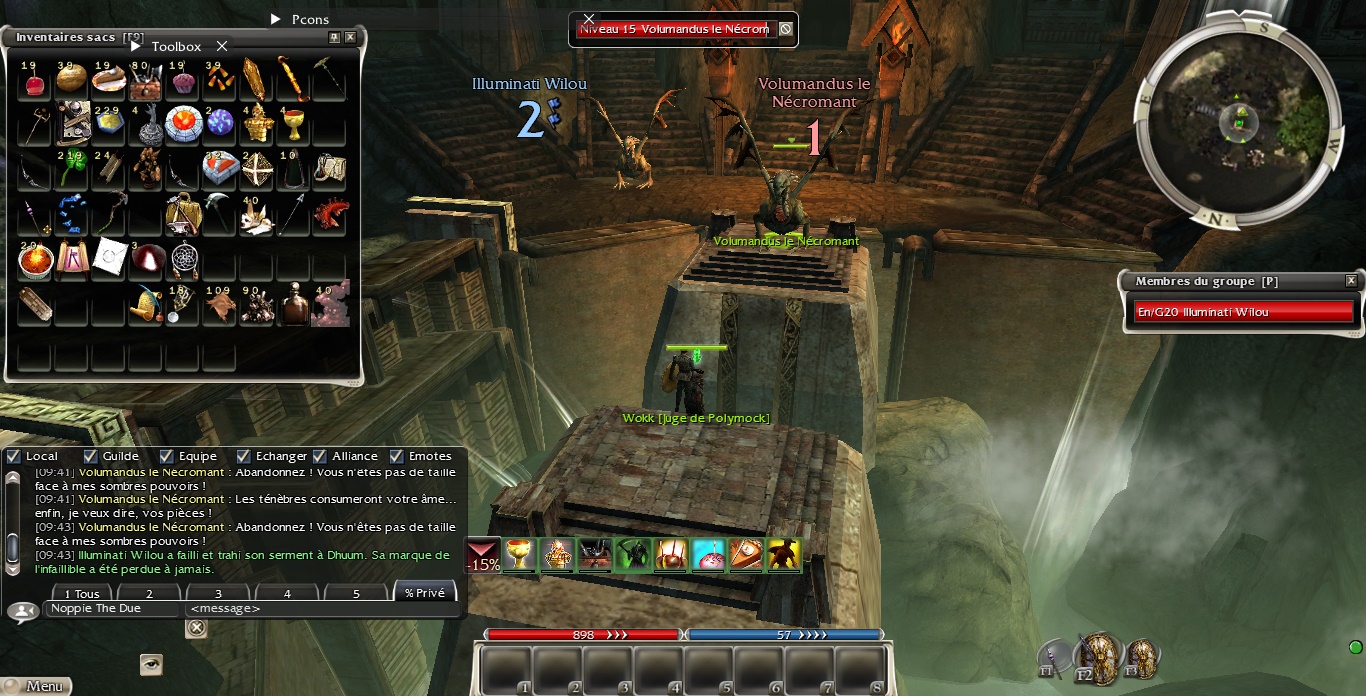Edit the Noppie The Due recipient field
This screenshot has width=1366, height=696.
[x=112, y=609]
